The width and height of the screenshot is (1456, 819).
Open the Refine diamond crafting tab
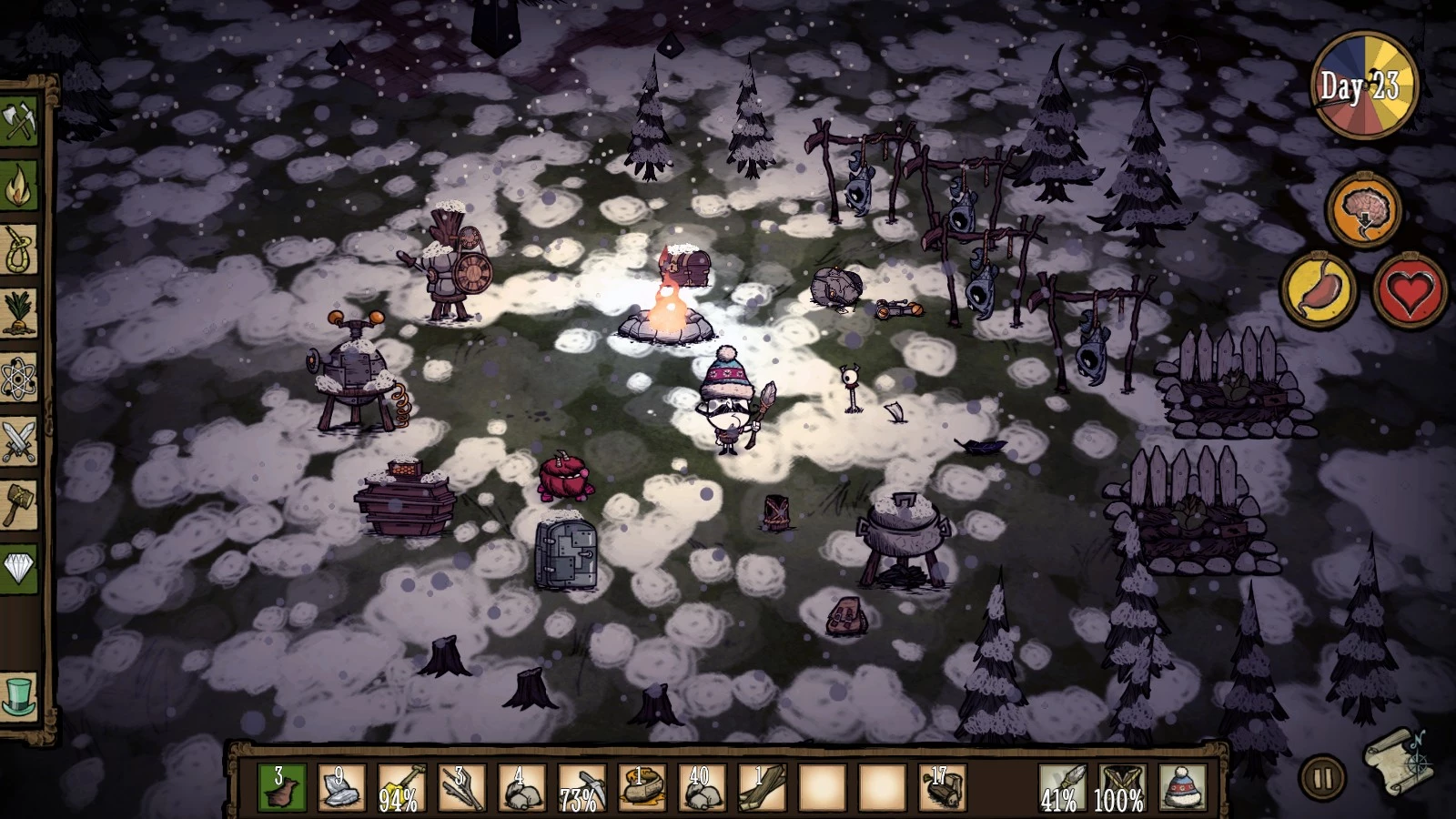point(19,569)
